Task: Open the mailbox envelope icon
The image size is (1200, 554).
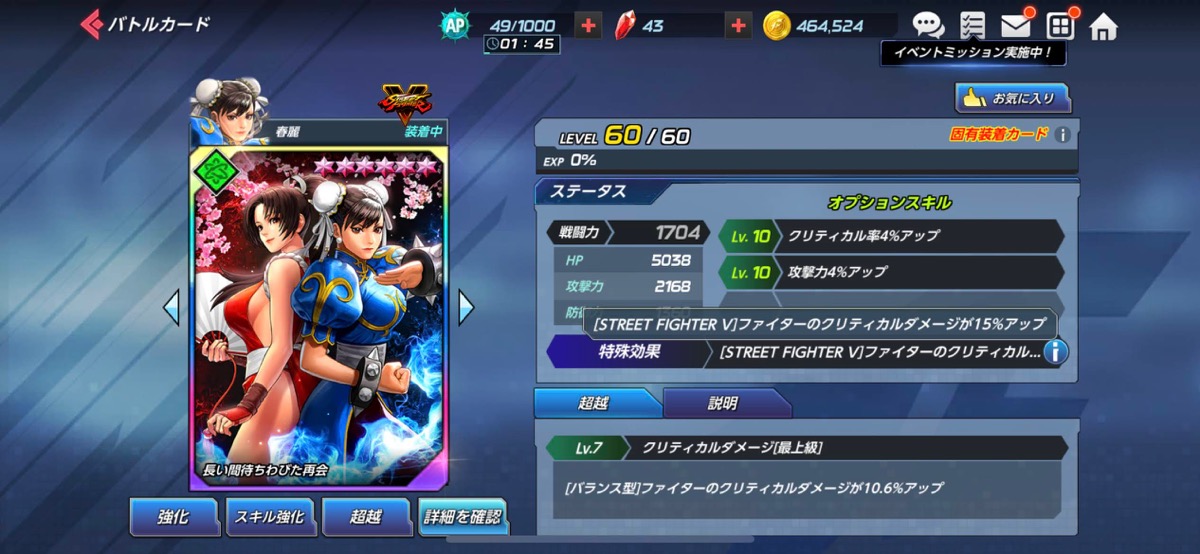Action: [x=1016, y=25]
